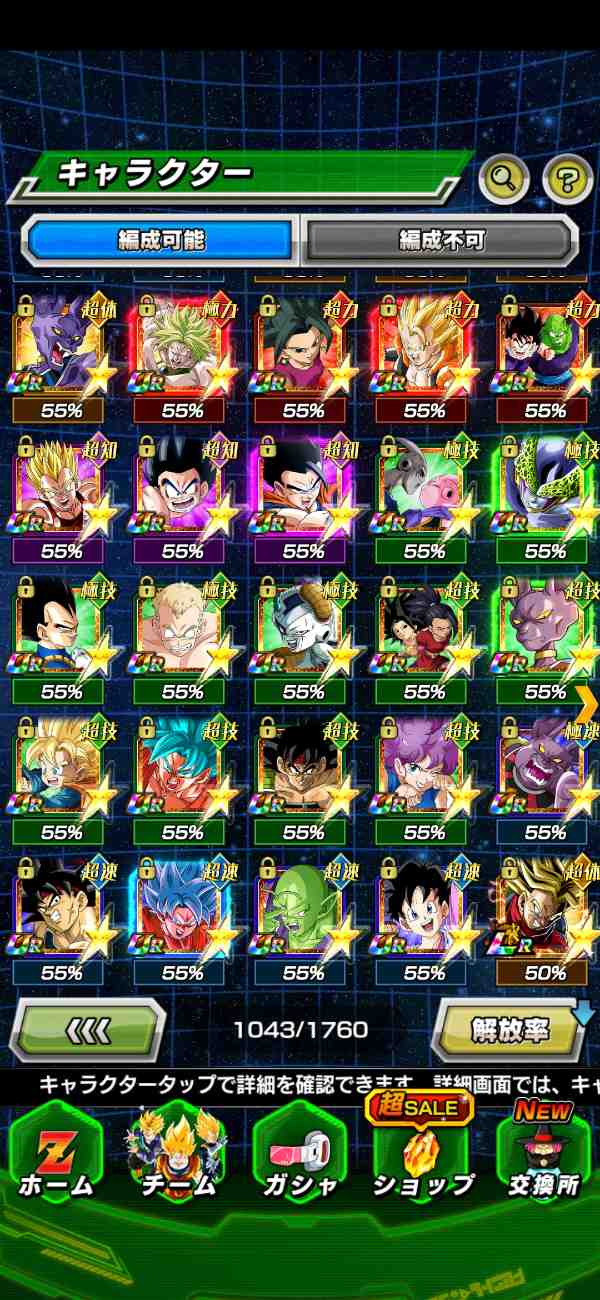Select the purple cat-eared Beerus card
The width and height of the screenshot is (600, 1300).
click(x=62, y=352)
